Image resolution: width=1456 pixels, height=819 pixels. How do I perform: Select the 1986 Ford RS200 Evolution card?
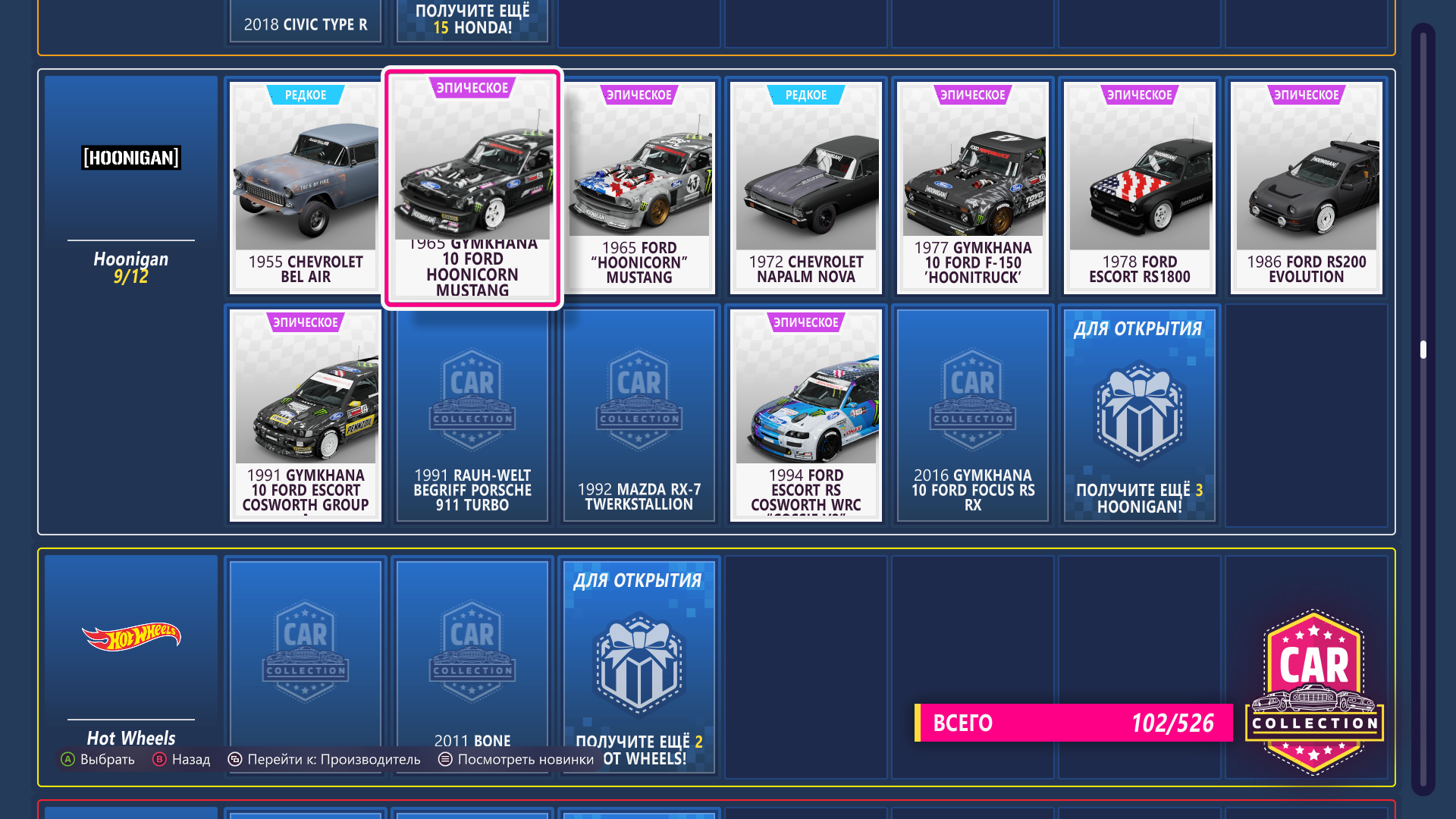pyautogui.click(x=1307, y=187)
